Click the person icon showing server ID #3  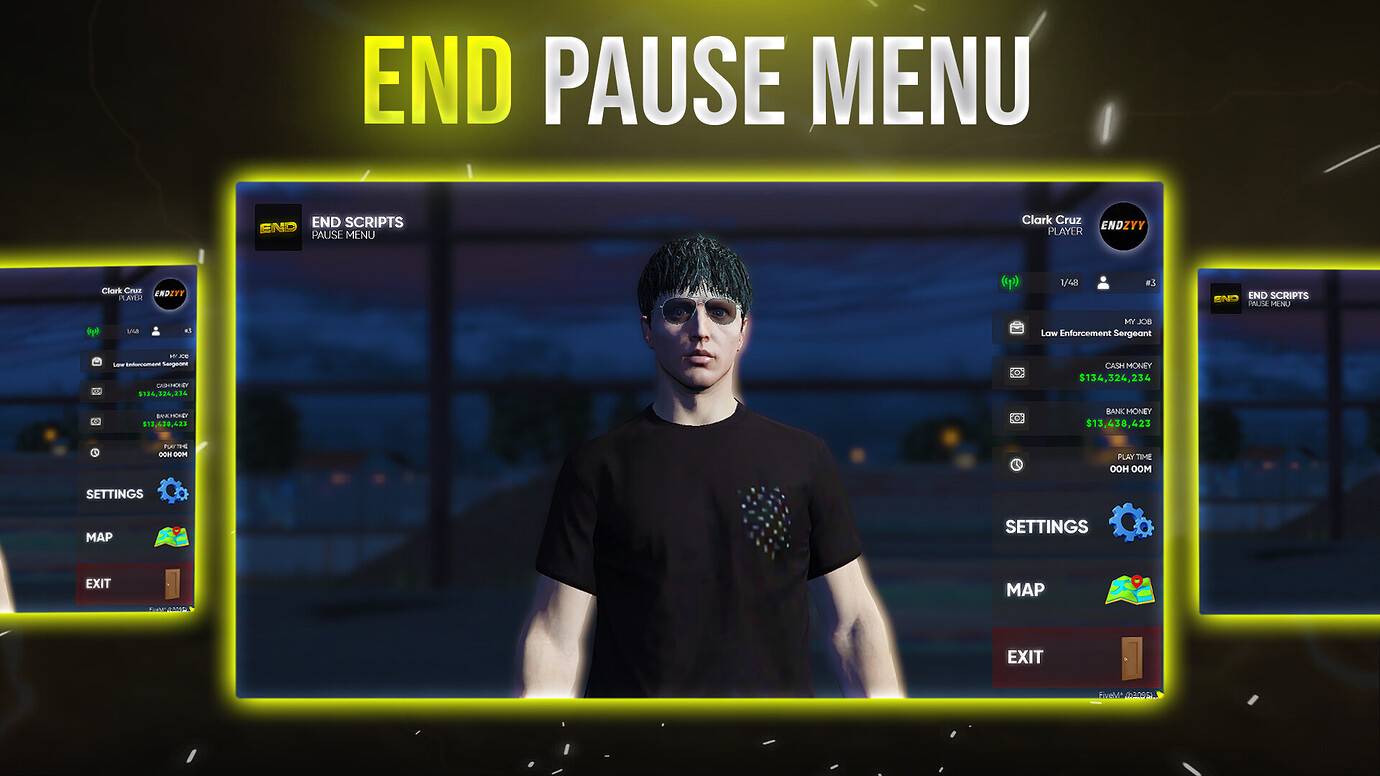[1105, 282]
